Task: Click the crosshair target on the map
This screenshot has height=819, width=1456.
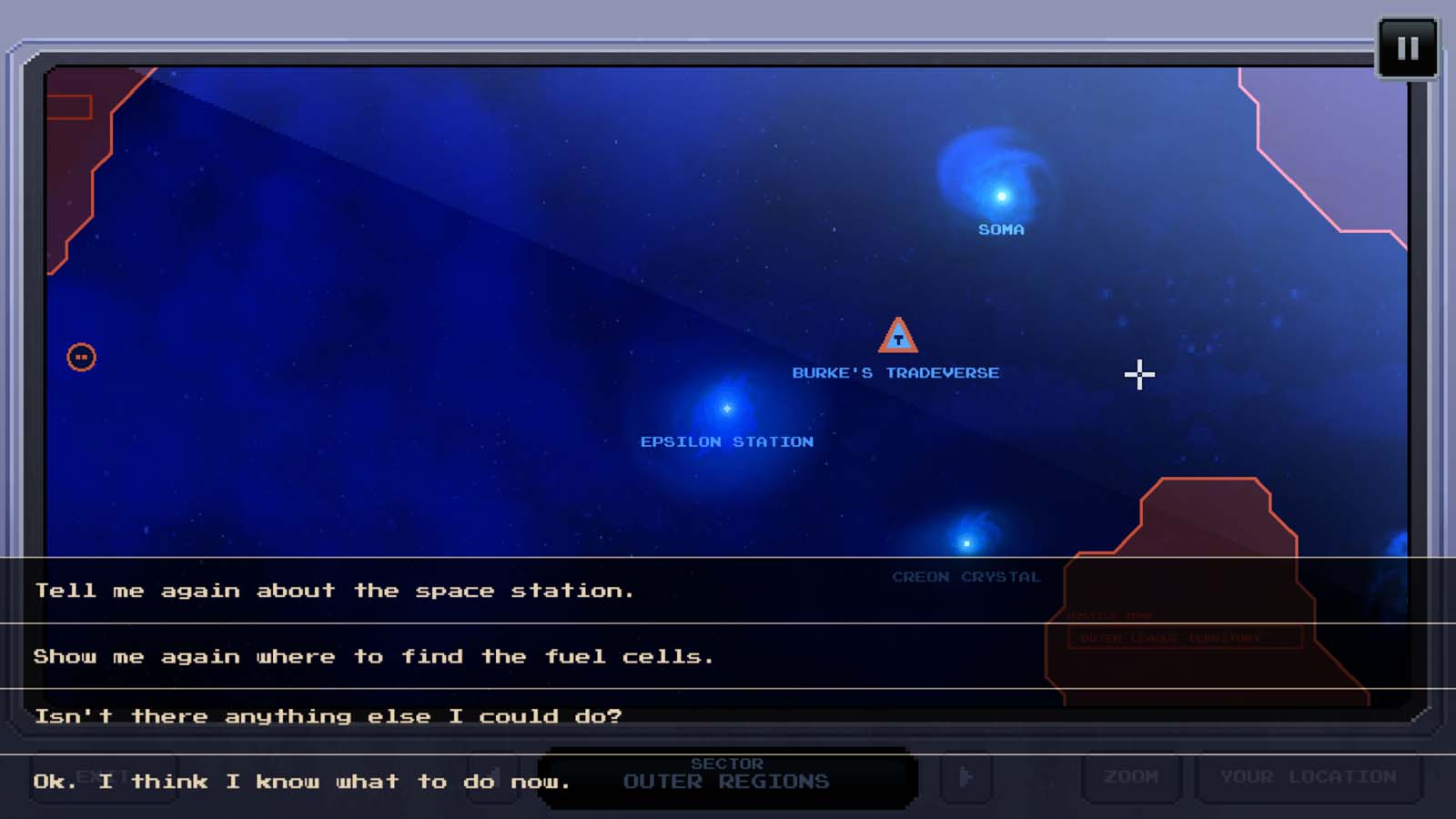Action: [1138, 375]
